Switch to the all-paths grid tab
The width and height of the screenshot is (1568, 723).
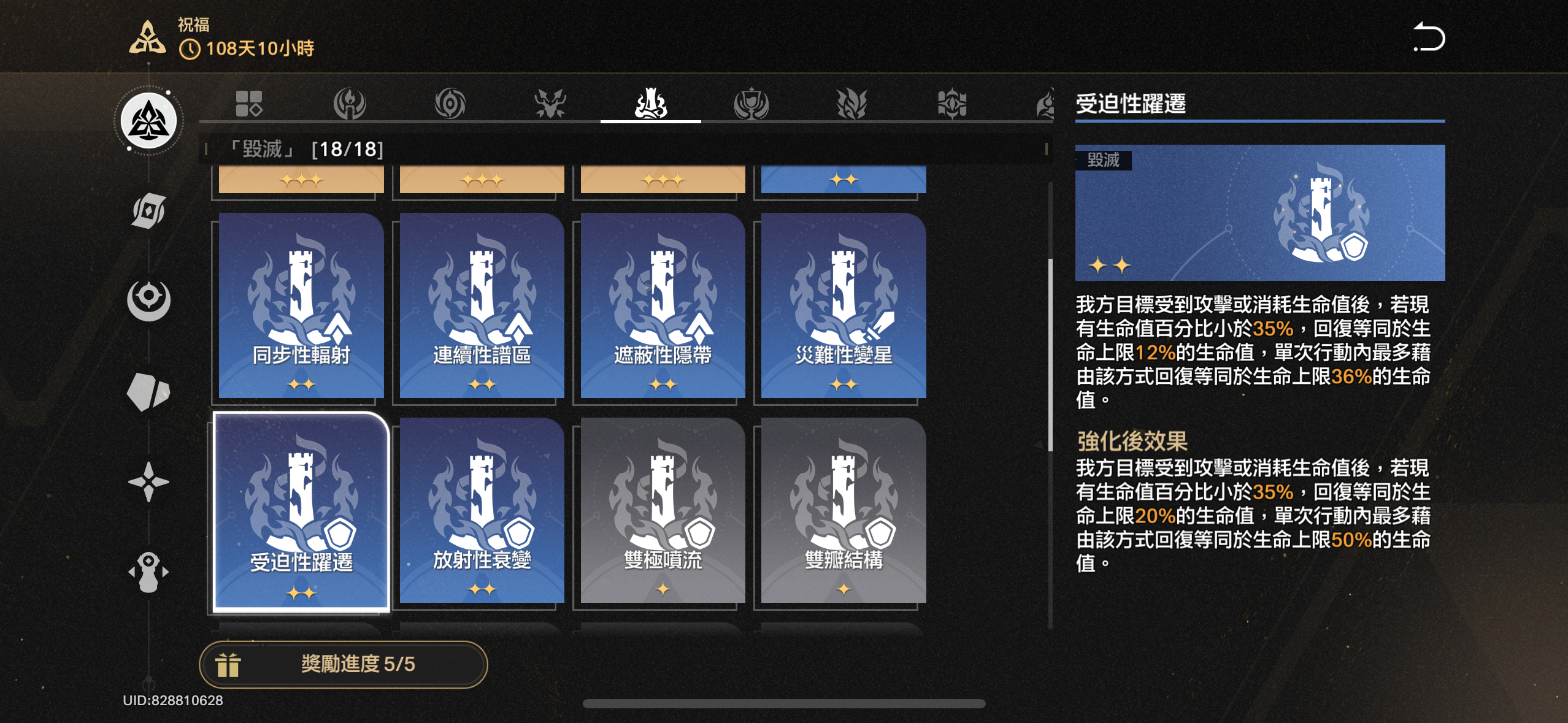[249, 104]
